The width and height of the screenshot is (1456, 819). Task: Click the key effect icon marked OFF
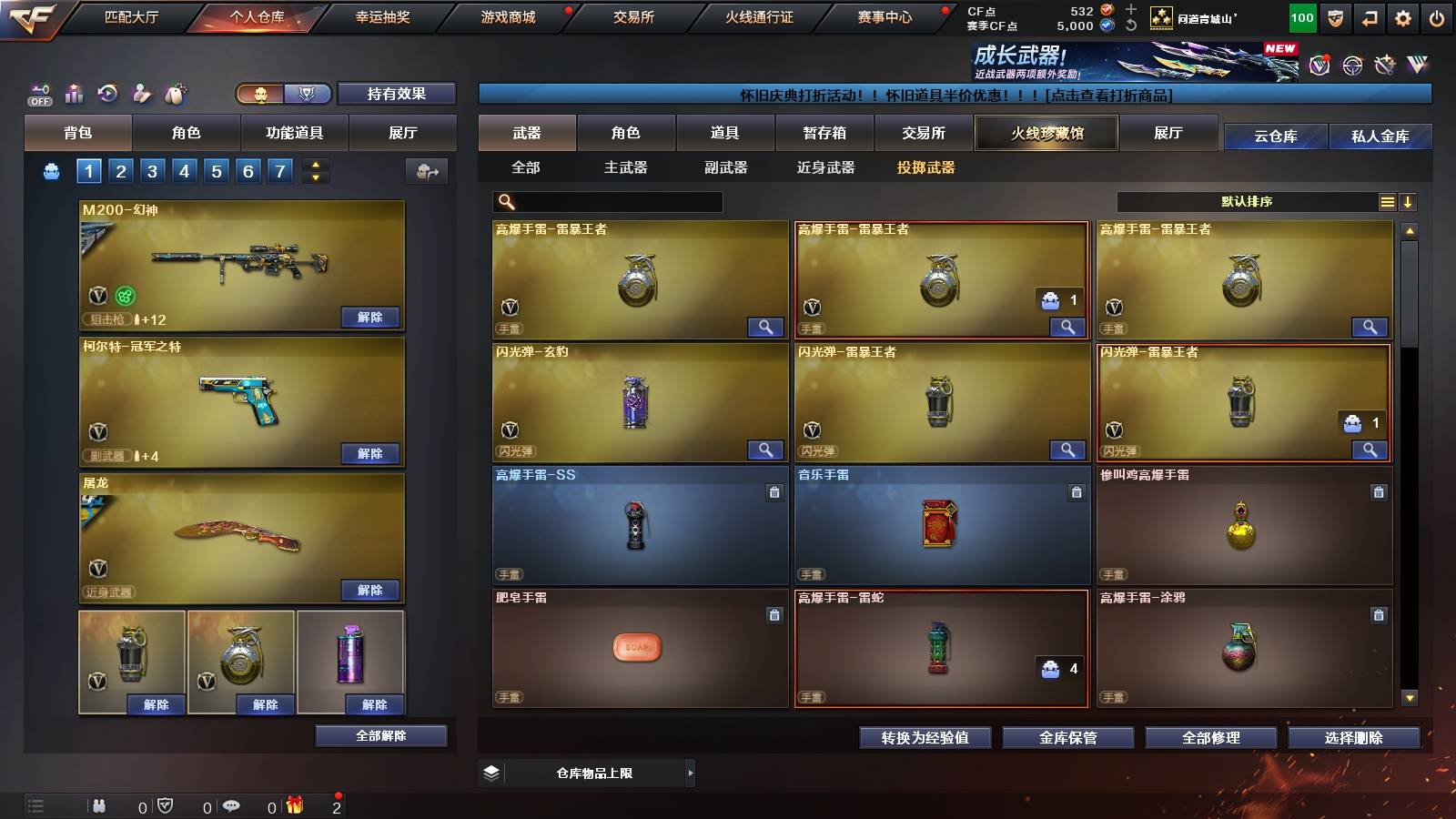tap(40, 94)
